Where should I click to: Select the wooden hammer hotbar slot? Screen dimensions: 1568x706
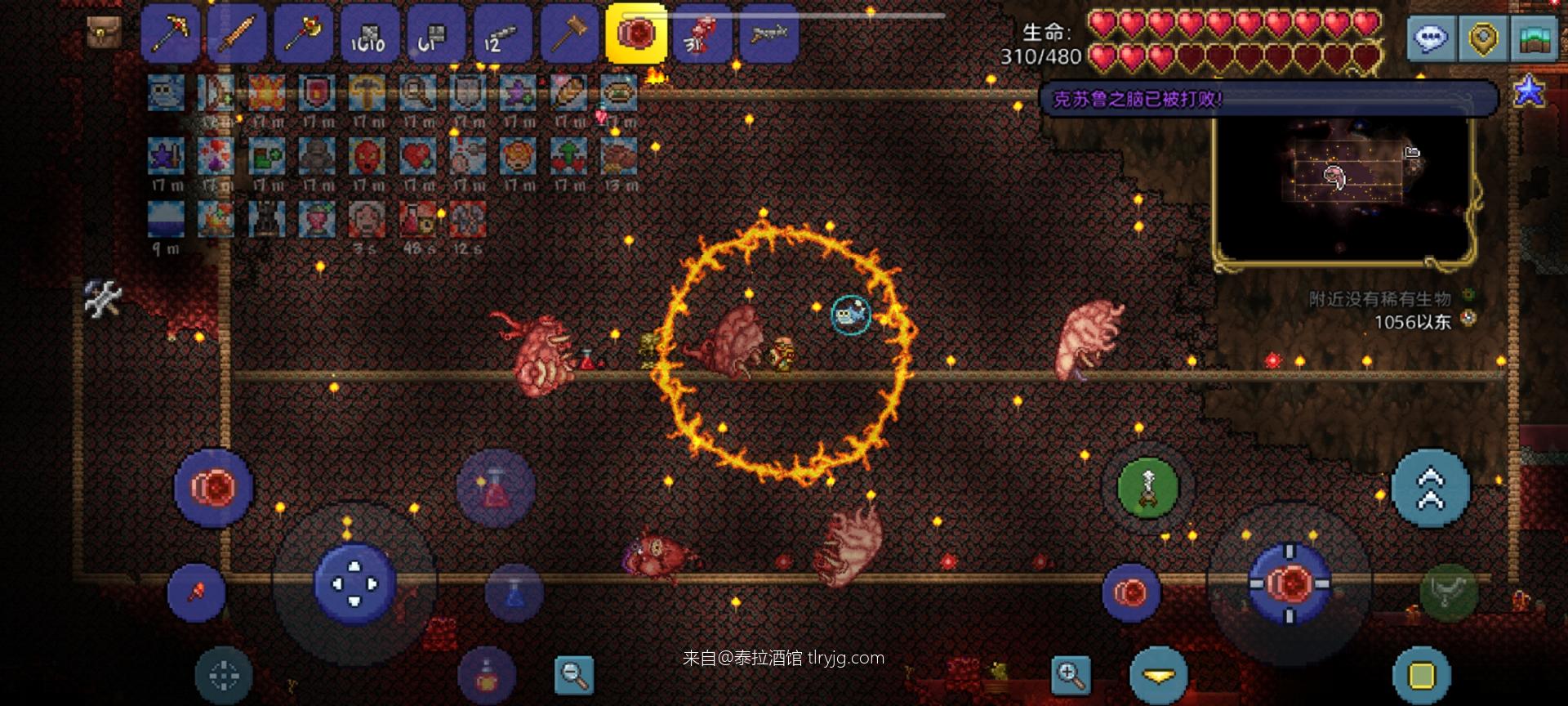point(569,34)
